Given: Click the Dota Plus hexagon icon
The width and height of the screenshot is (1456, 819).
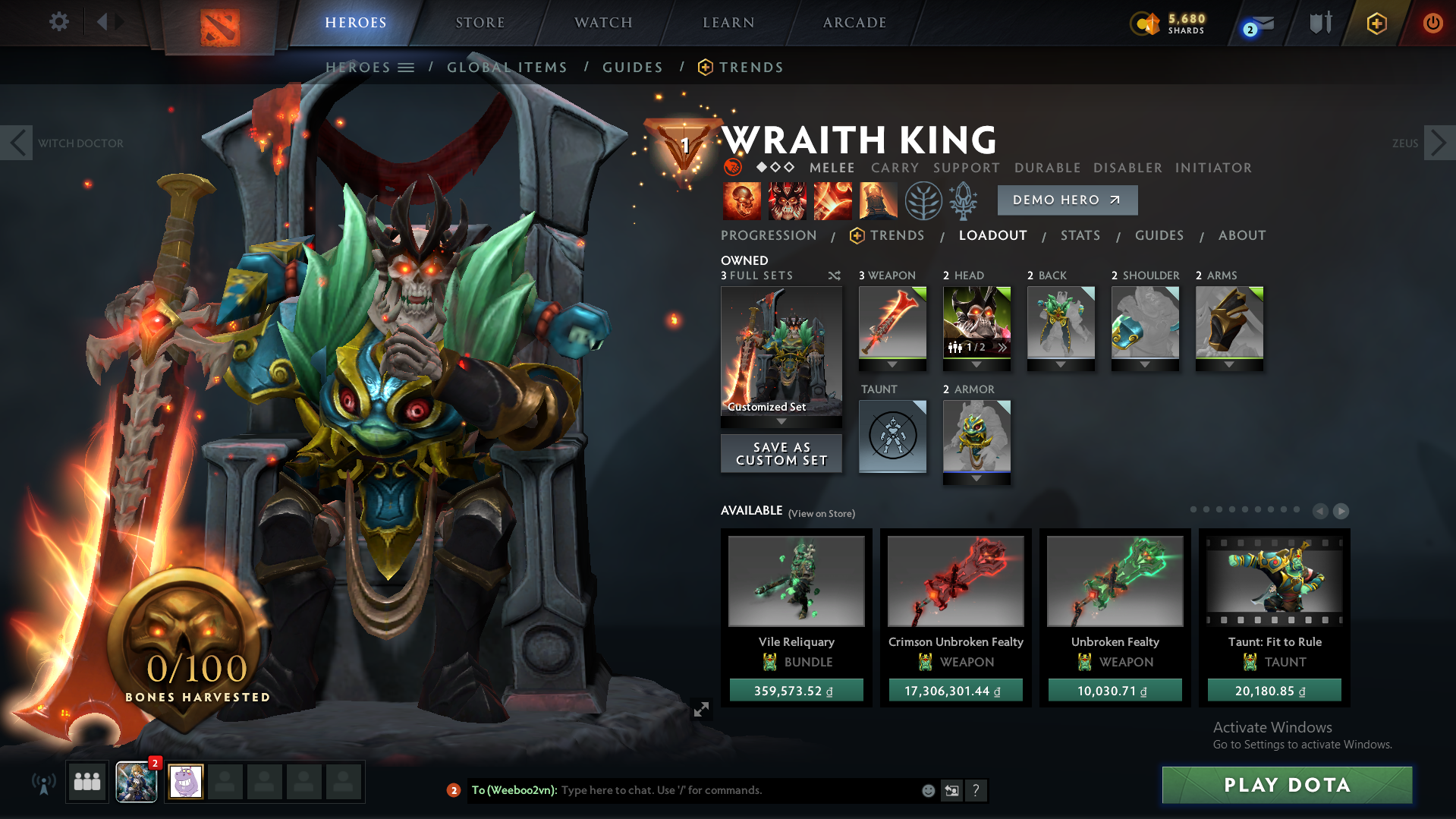Looking at the screenshot, I should click(1377, 23).
